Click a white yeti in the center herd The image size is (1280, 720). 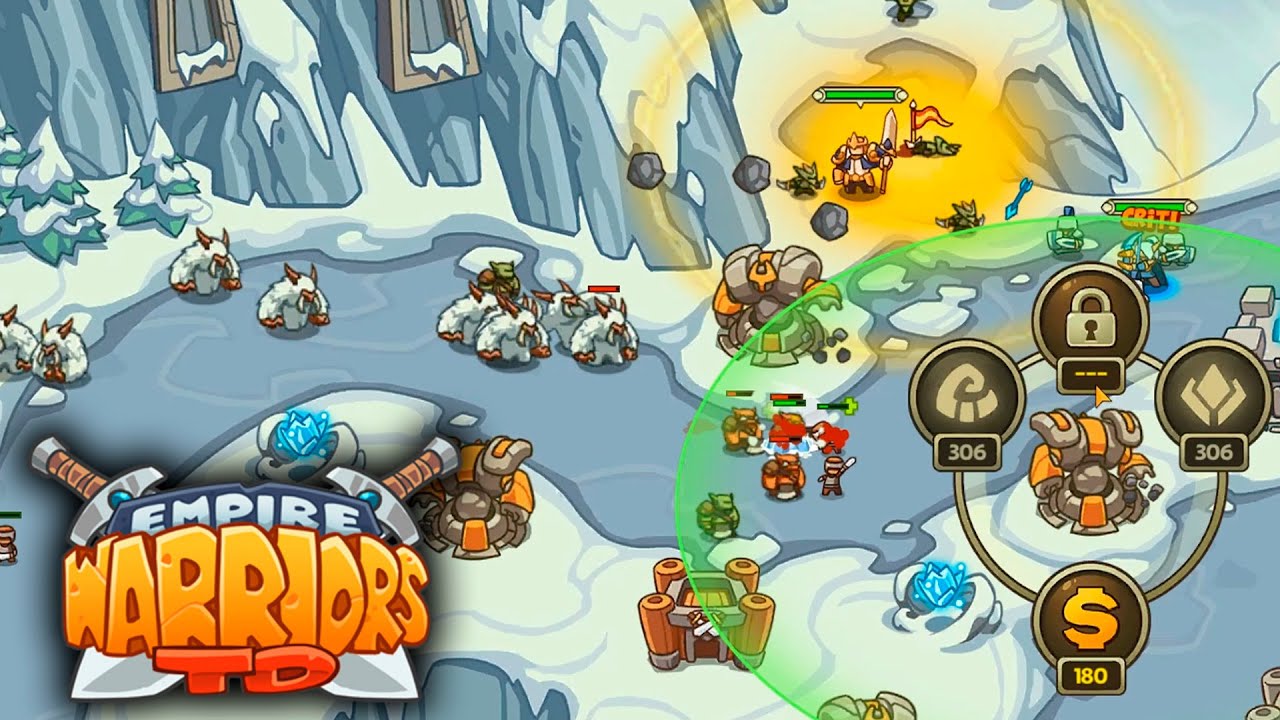505,330
